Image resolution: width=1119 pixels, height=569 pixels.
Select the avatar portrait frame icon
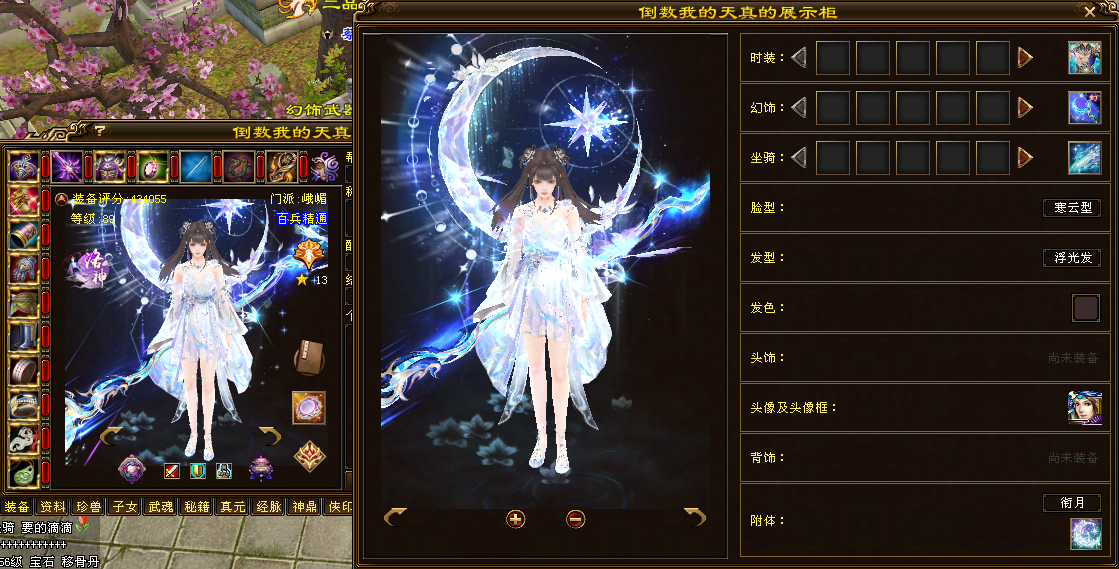coord(1083,408)
